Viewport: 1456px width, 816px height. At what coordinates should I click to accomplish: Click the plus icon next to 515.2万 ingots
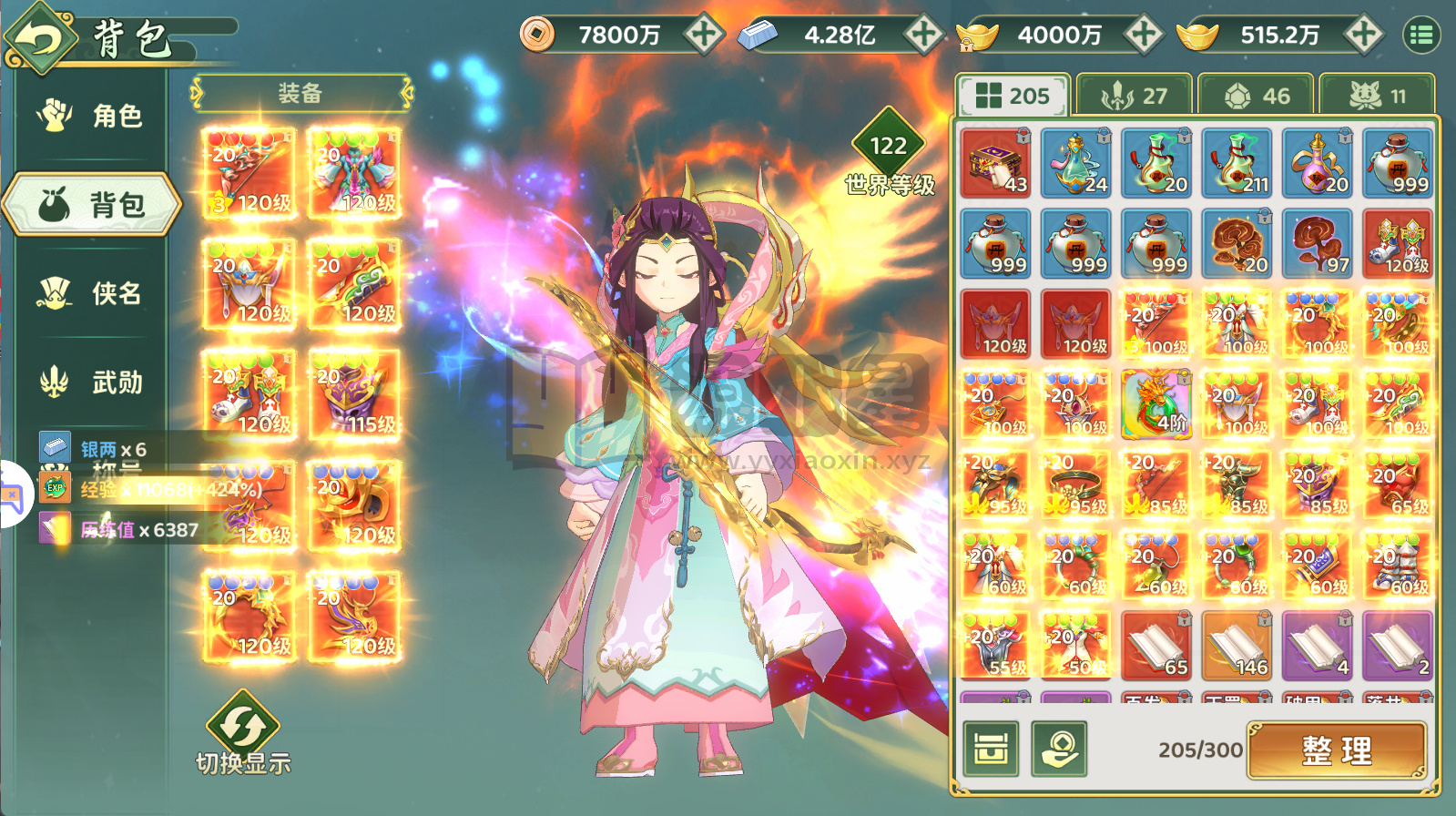click(1361, 35)
